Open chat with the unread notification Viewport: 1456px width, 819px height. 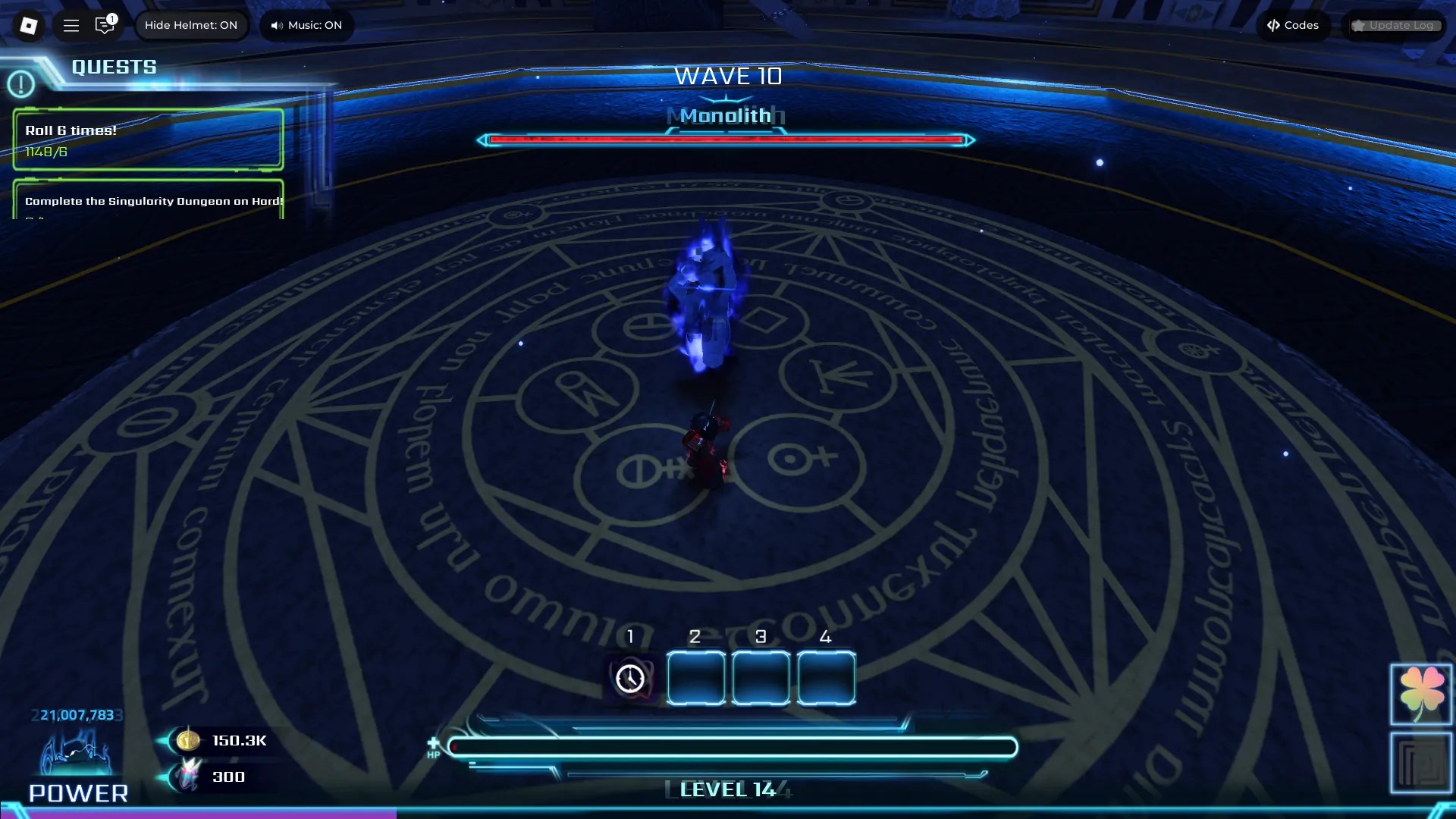(105, 25)
